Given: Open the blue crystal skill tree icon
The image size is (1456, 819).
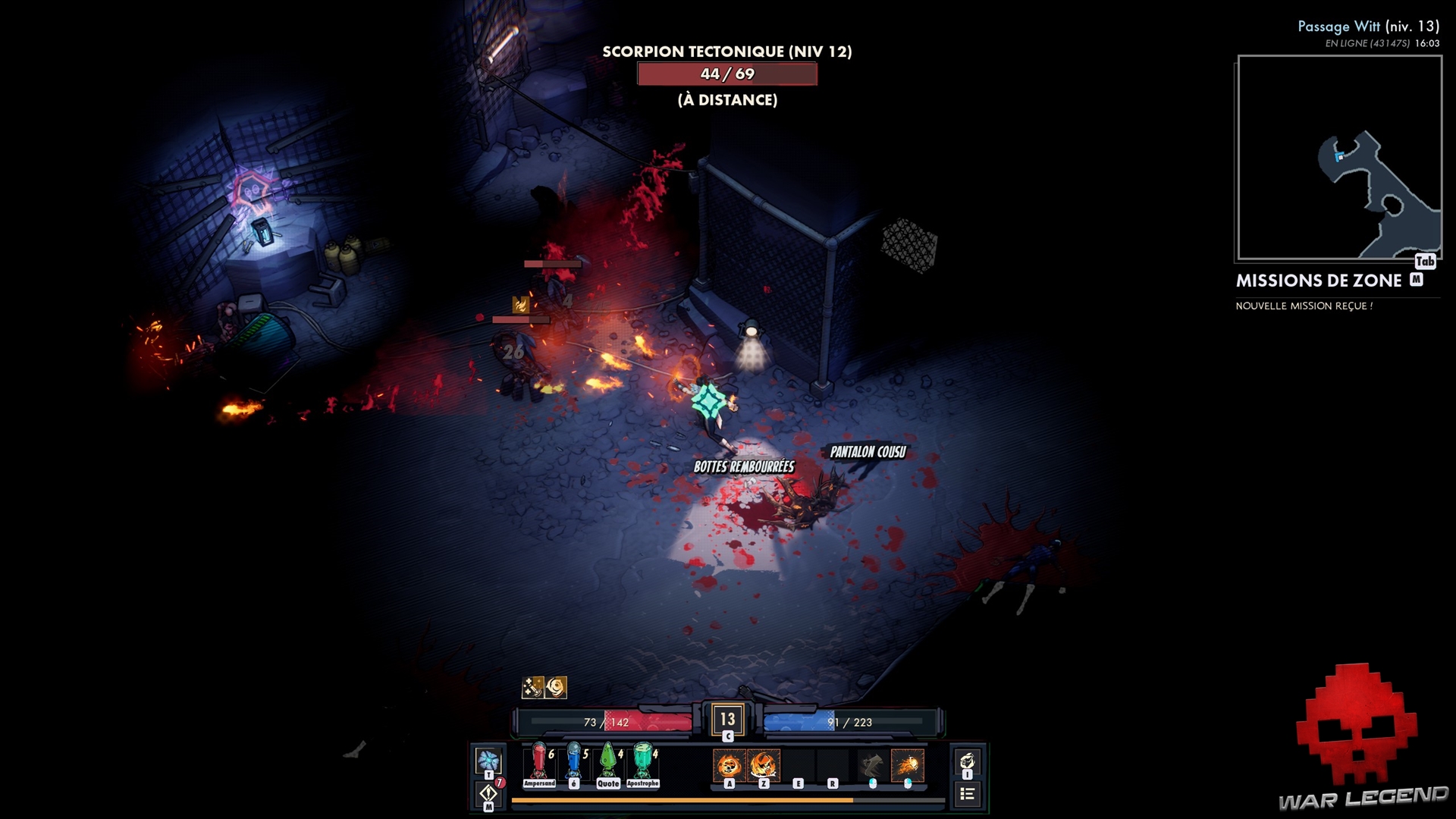Looking at the screenshot, I should [488, 761].
